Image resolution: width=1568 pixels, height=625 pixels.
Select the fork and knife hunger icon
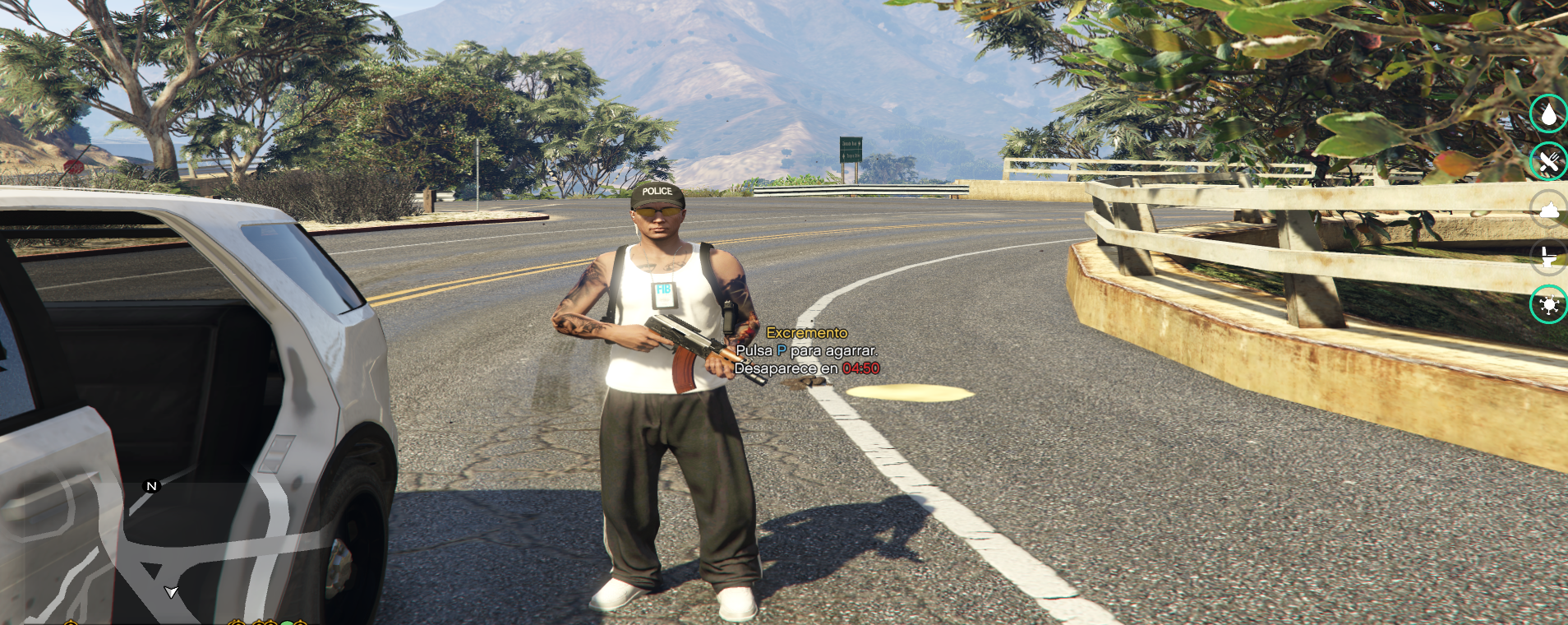[1548, 161]
